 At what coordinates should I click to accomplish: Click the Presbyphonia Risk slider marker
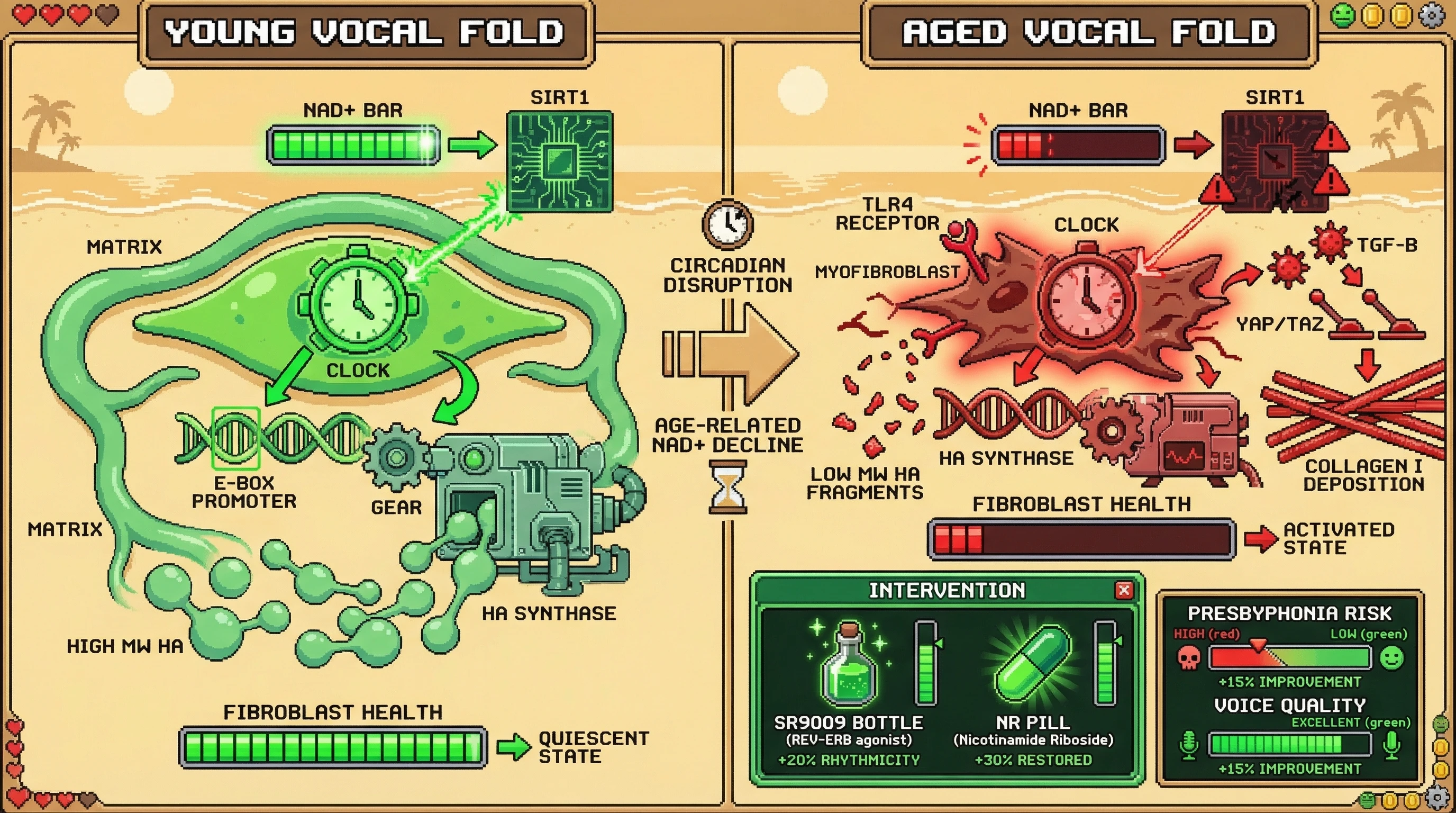coord(1258,645)
